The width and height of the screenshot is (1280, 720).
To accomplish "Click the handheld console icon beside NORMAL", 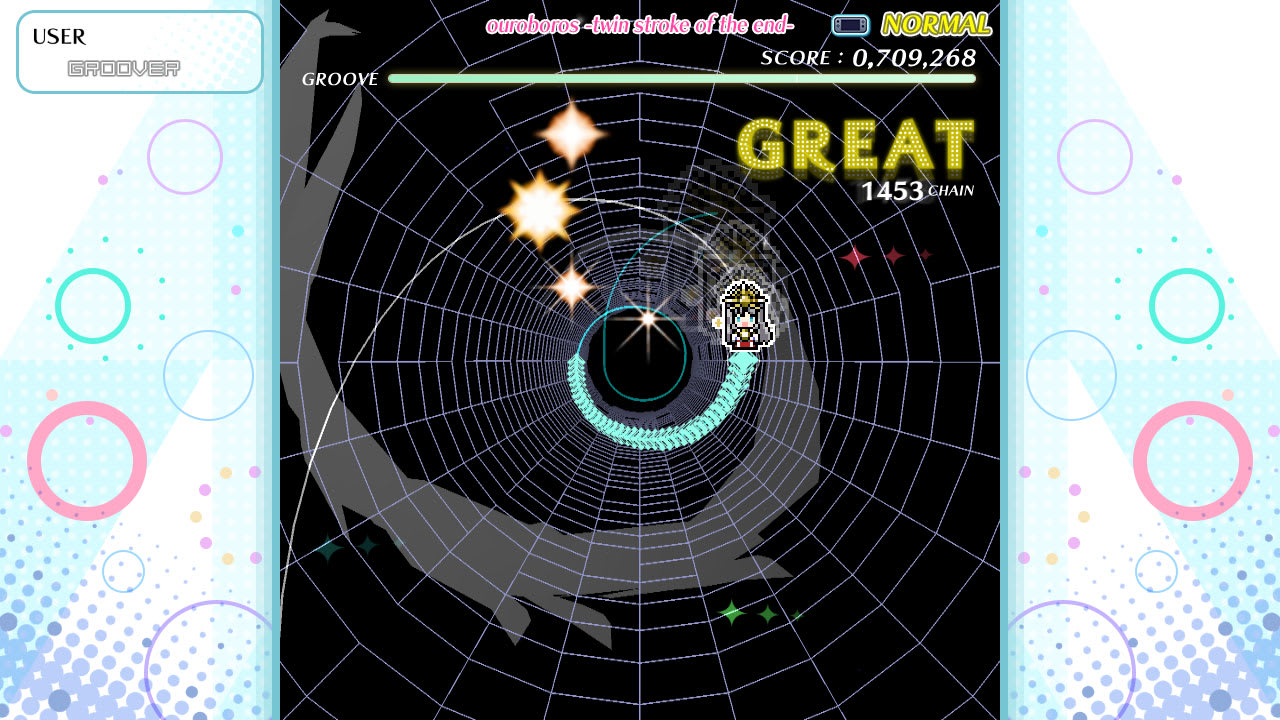I will (849, 22).
